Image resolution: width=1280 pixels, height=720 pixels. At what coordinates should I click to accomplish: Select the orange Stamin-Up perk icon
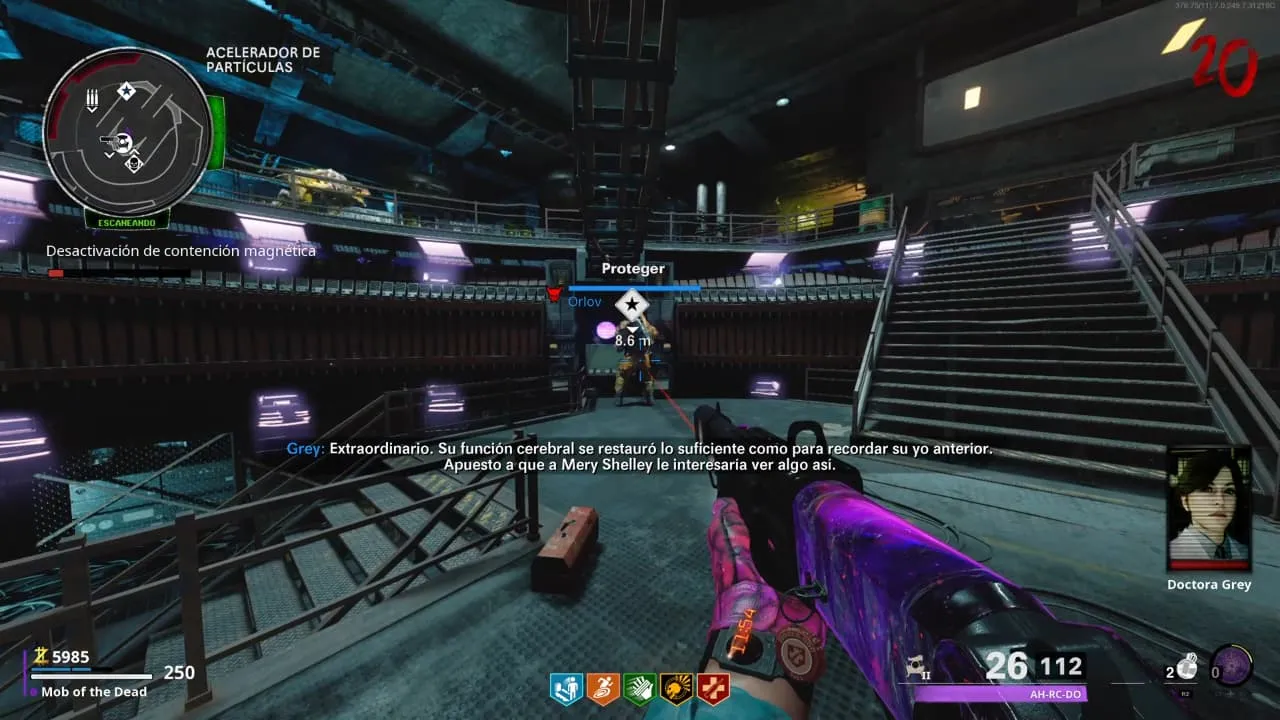coord(602,688)
